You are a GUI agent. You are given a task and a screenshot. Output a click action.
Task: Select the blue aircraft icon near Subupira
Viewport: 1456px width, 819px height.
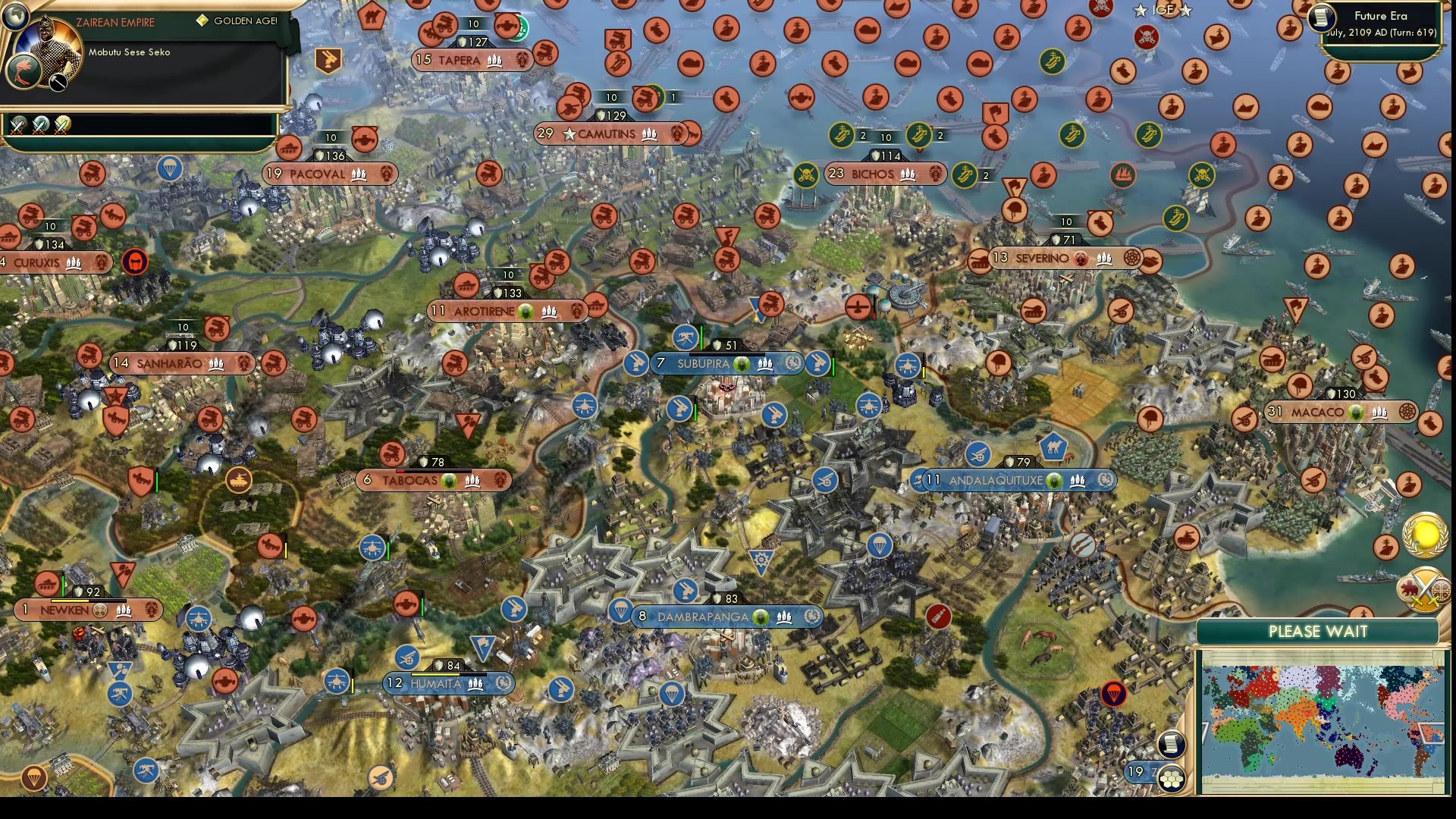[908, 366]
